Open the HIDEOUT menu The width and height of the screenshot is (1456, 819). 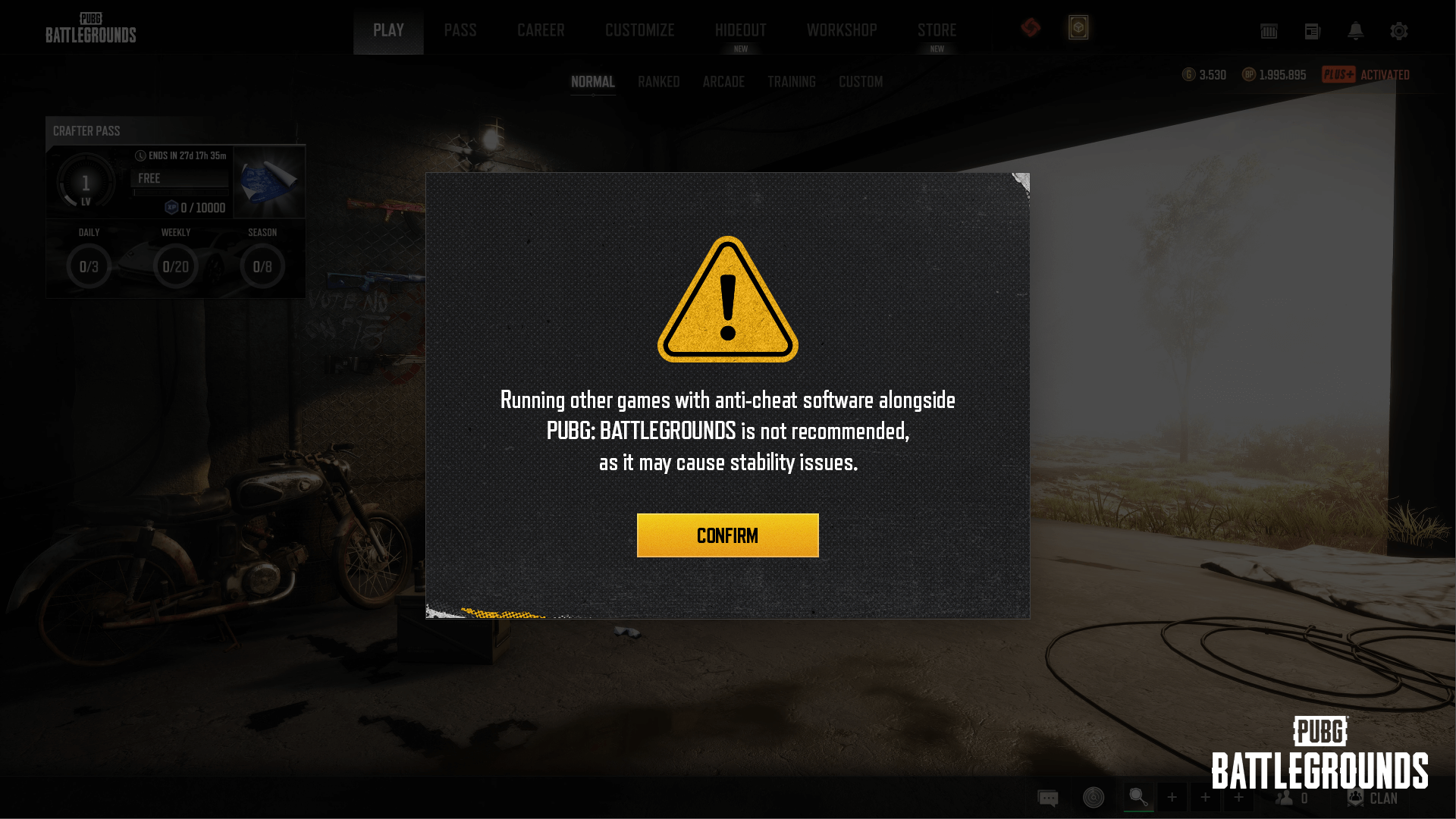point(740,30)
